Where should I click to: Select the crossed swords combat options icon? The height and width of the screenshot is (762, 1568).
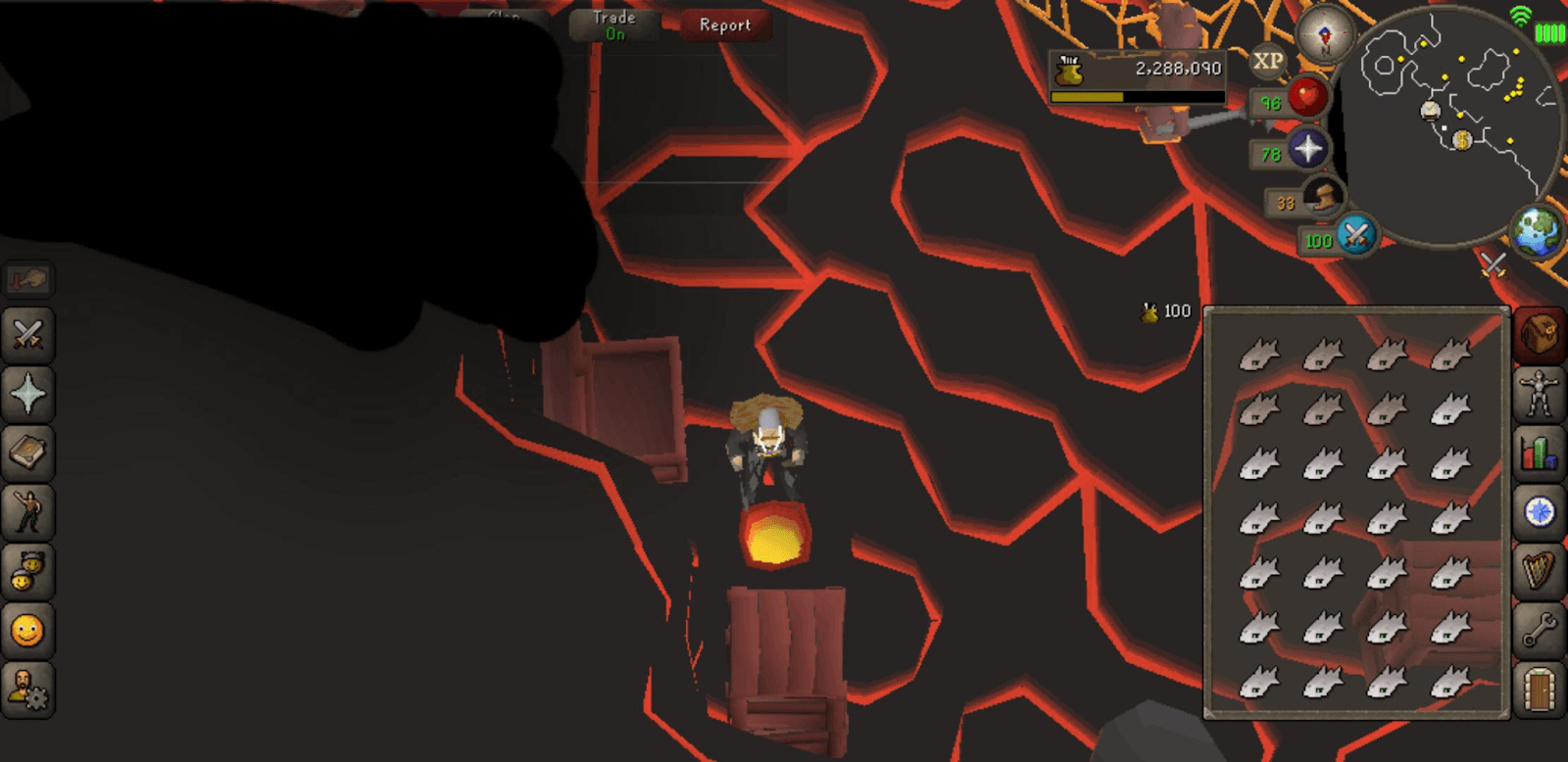[27, 337]
